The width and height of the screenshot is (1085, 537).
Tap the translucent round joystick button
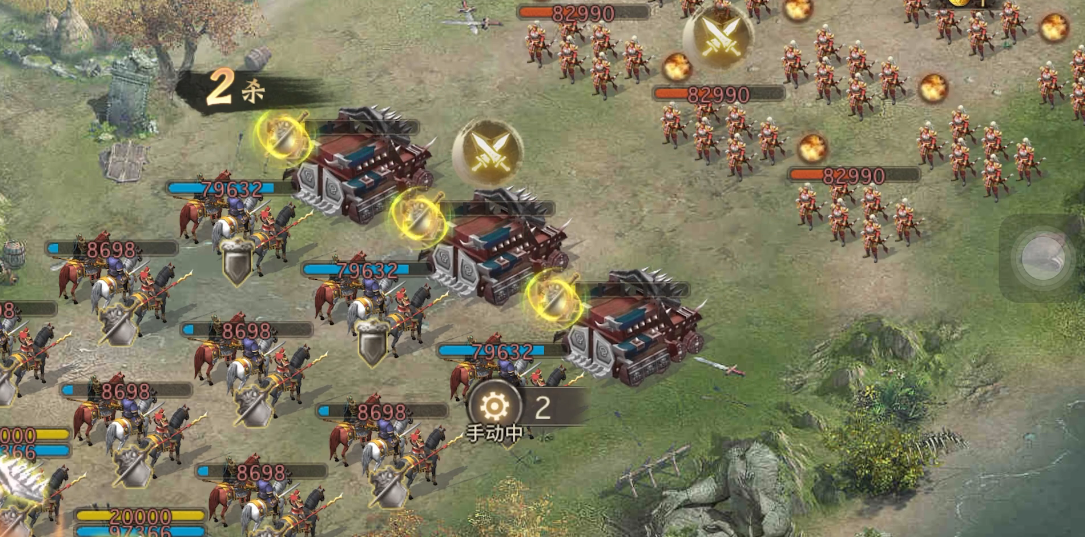click(1042, 258)
